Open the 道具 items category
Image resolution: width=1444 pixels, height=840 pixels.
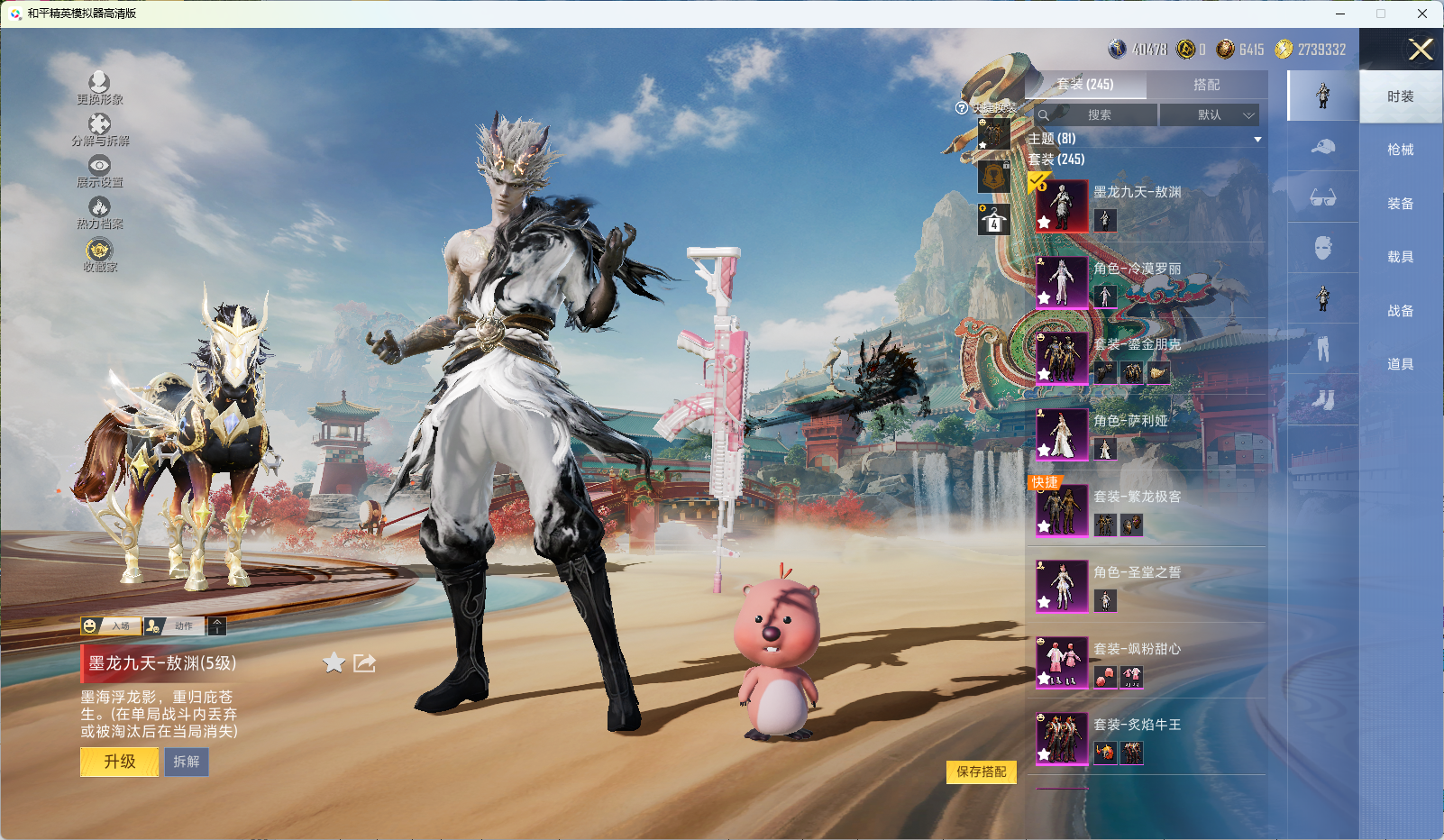point(1400,364)
